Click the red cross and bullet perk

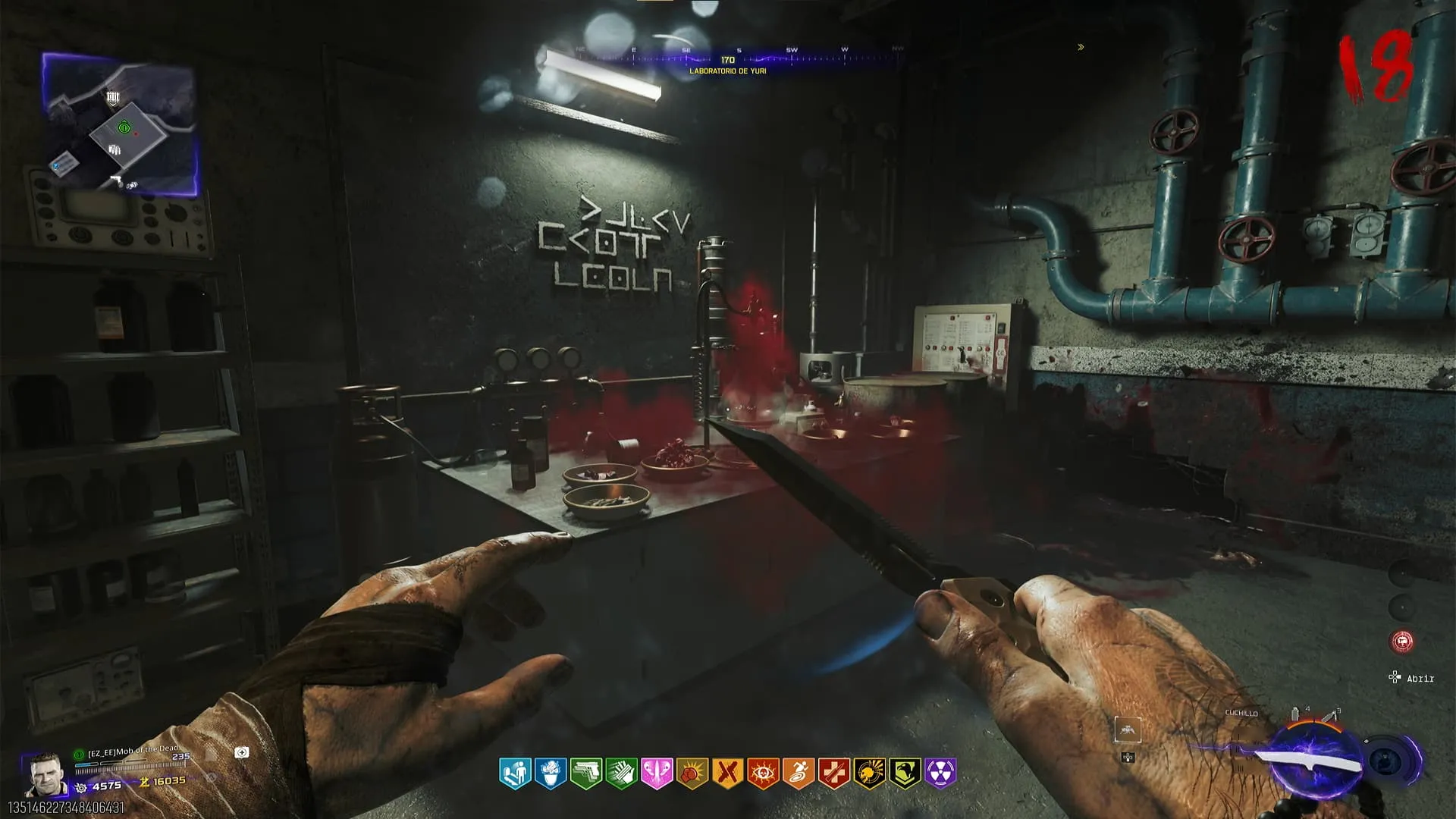(x=834, y=773)
